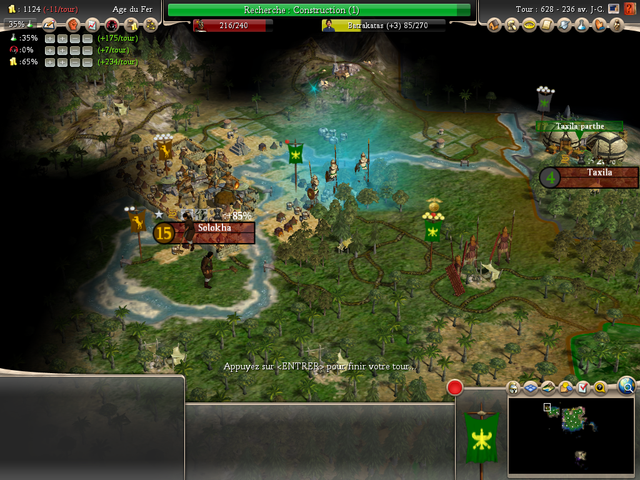Click the red end-turn button
Image resolution: width=640 pixels, height=480 pixels.
pyautogui.click(x=455, y=387)
